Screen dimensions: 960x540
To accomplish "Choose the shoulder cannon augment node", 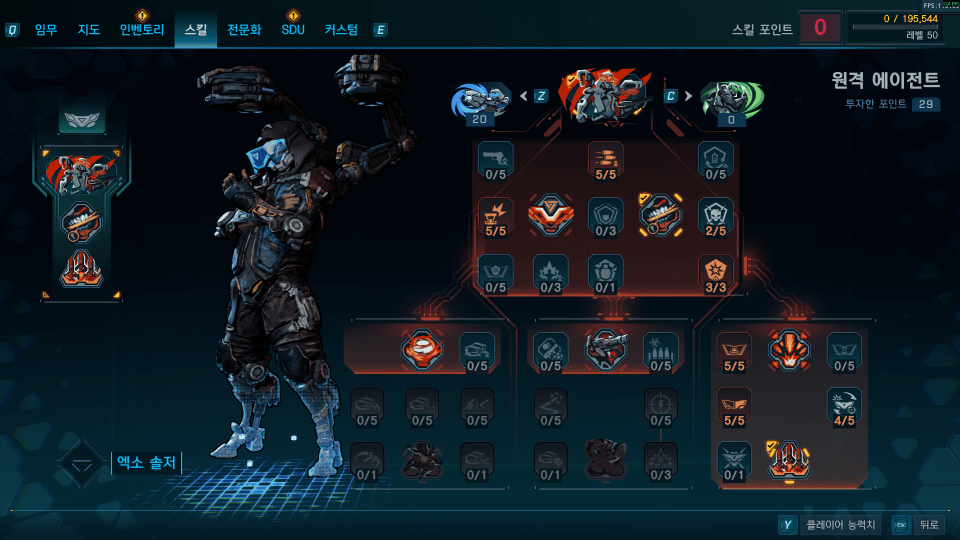I will coord(605,348).
